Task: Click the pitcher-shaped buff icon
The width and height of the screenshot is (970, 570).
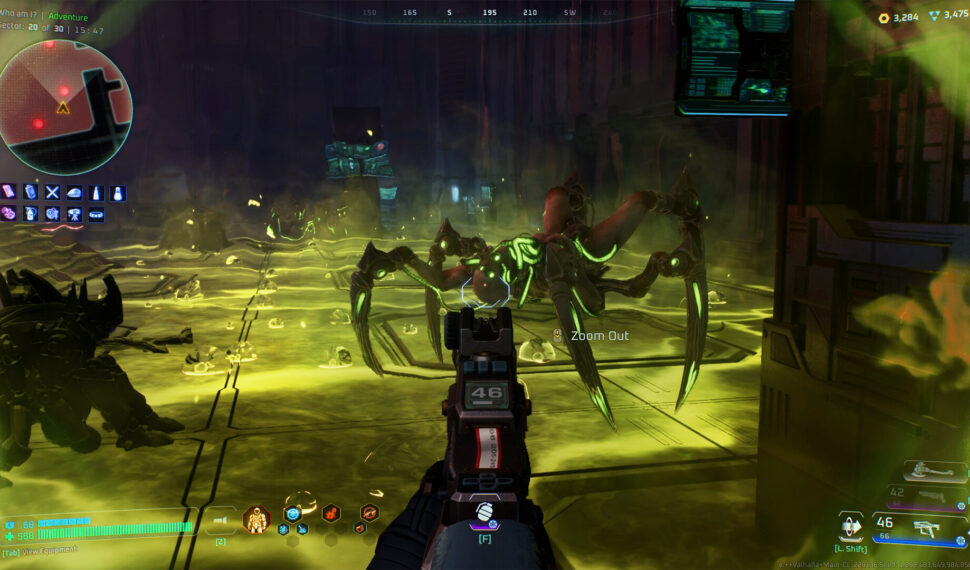Action: [30, 214]
